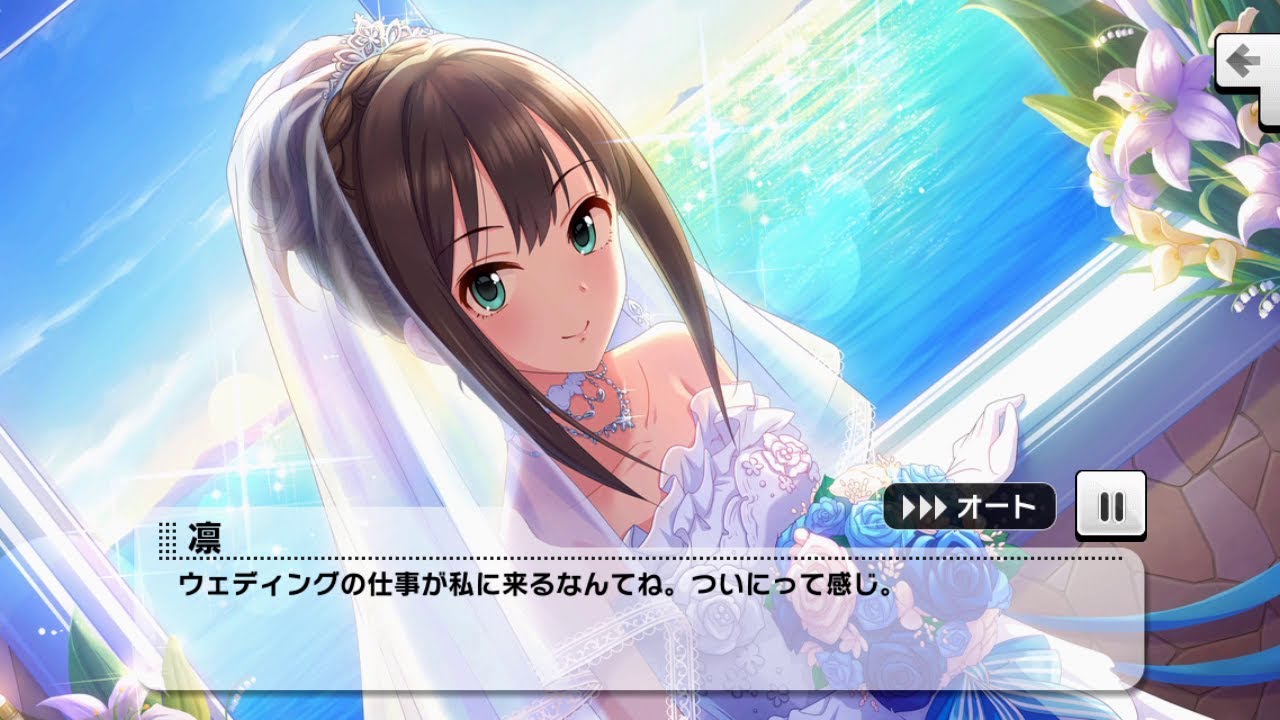Select the dark オート pill control
The width and height of the screenshot is (1280, 720).
point(970,507)
